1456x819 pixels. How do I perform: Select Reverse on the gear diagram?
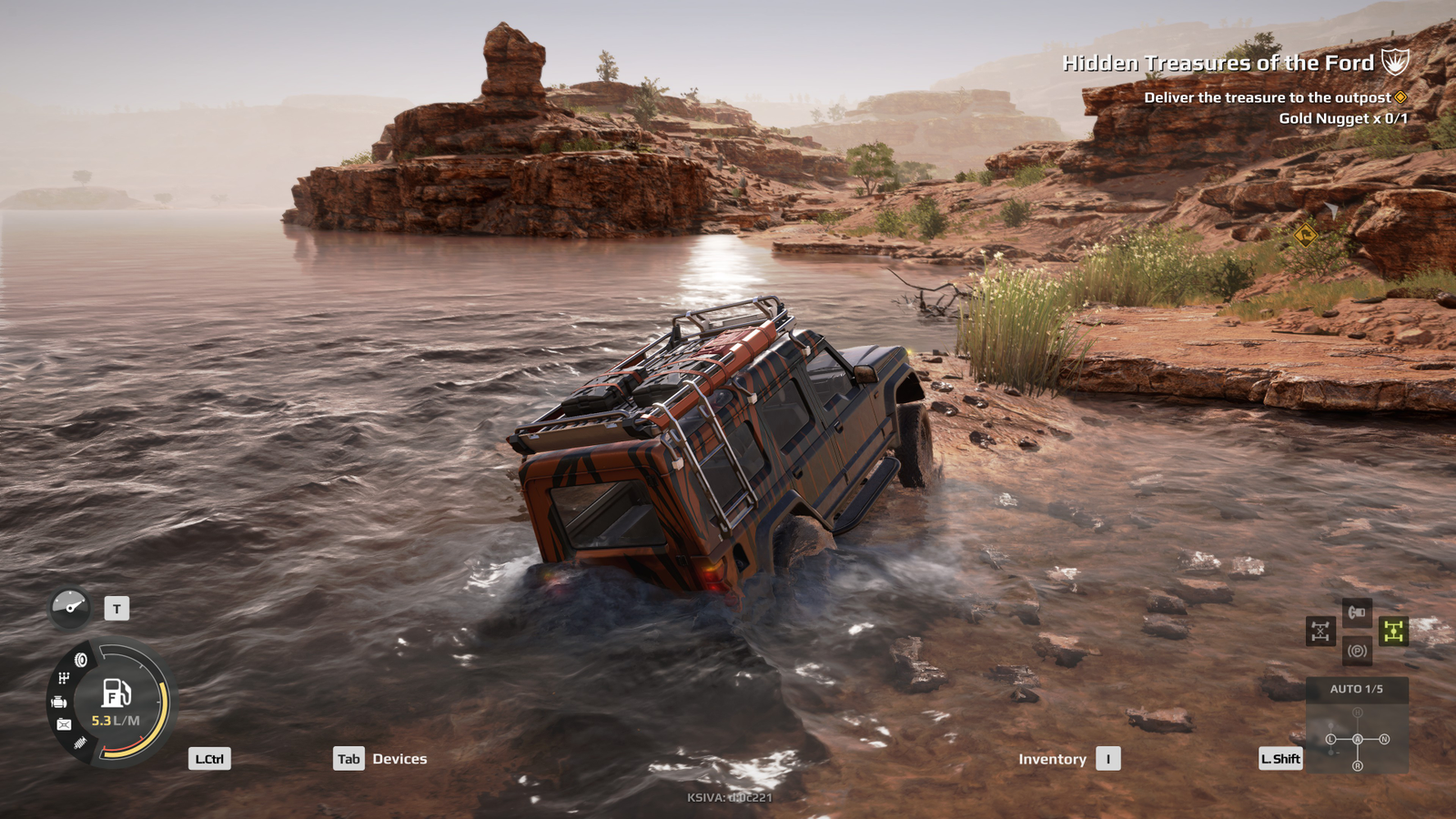(1358, 765)
